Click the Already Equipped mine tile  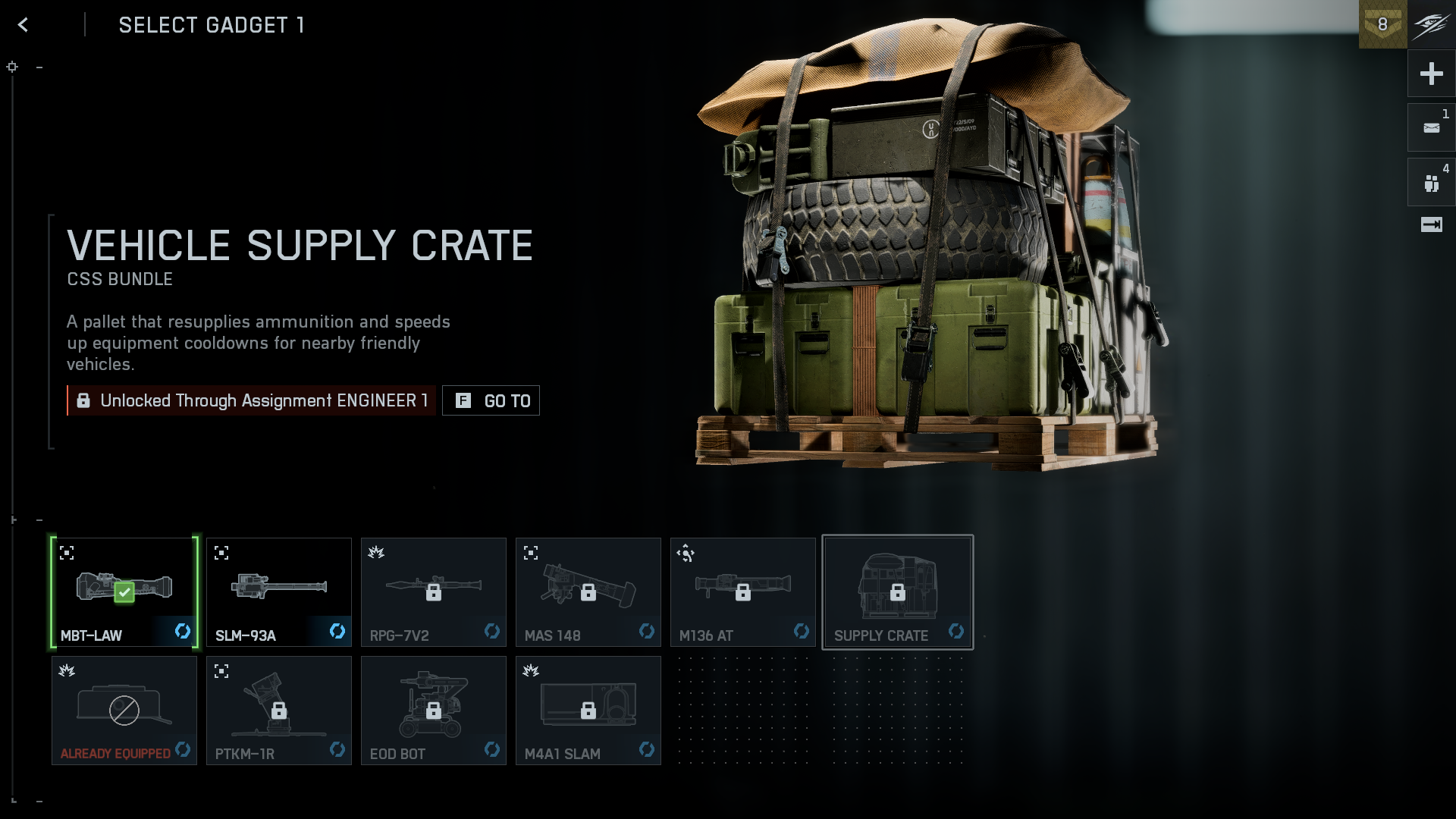coord(124,711)
